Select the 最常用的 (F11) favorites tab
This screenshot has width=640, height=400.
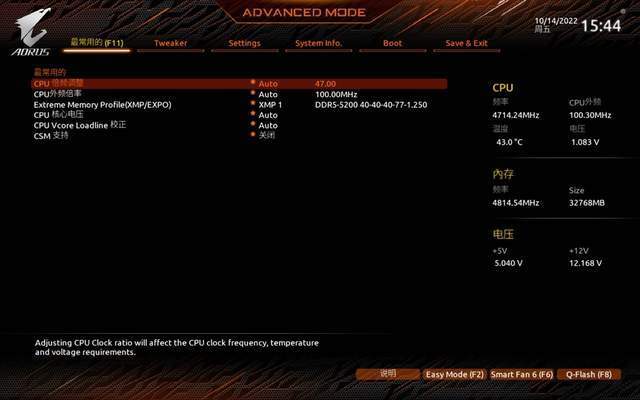[x=97, y=44]
